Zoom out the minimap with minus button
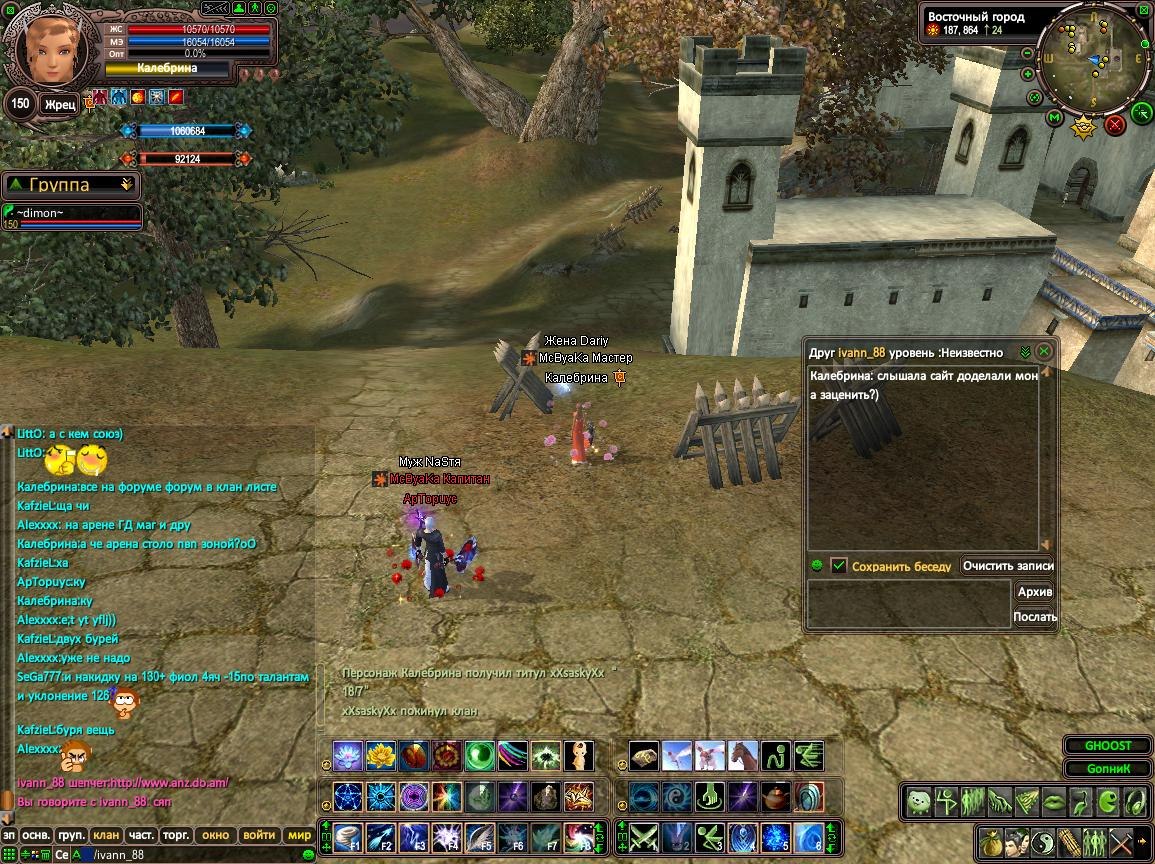1155x864 pixels. point(1028,54)
